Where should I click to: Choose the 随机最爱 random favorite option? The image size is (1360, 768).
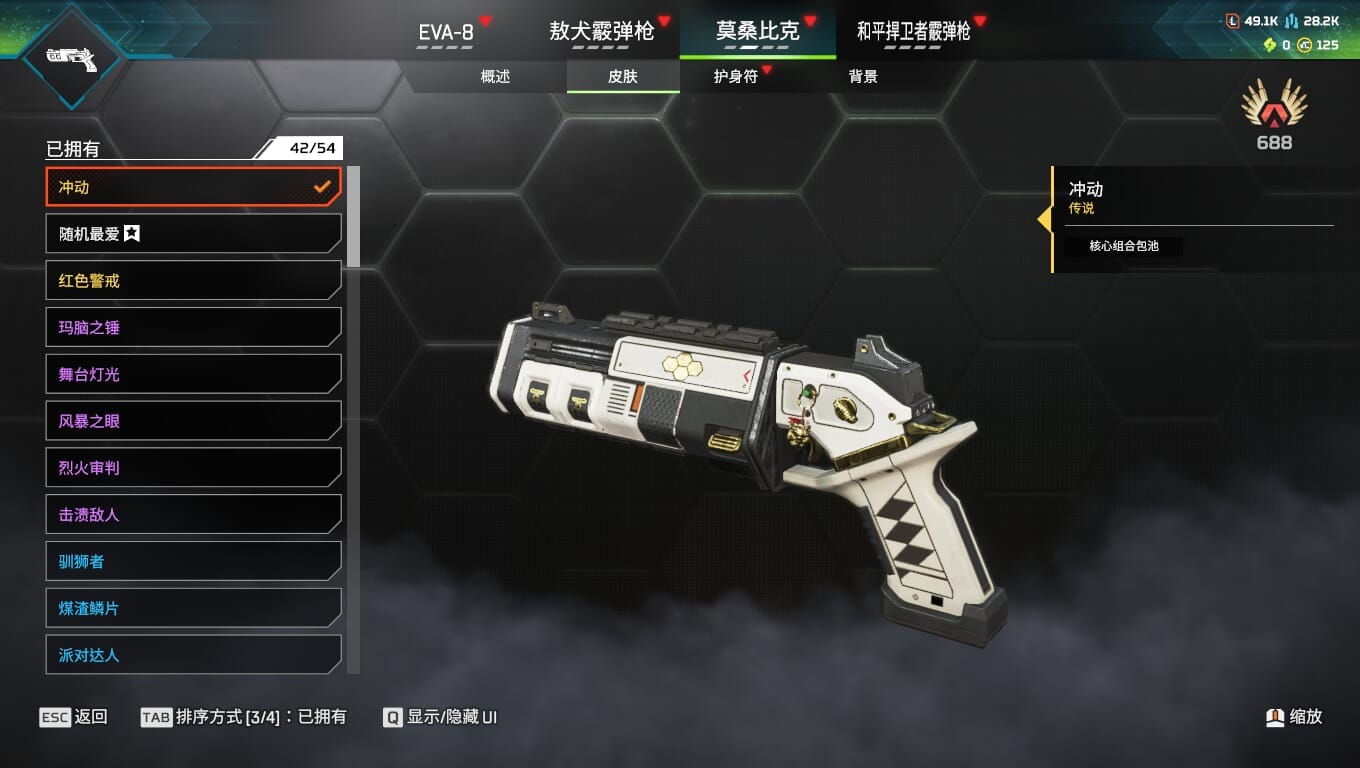(x=194, y=234)
